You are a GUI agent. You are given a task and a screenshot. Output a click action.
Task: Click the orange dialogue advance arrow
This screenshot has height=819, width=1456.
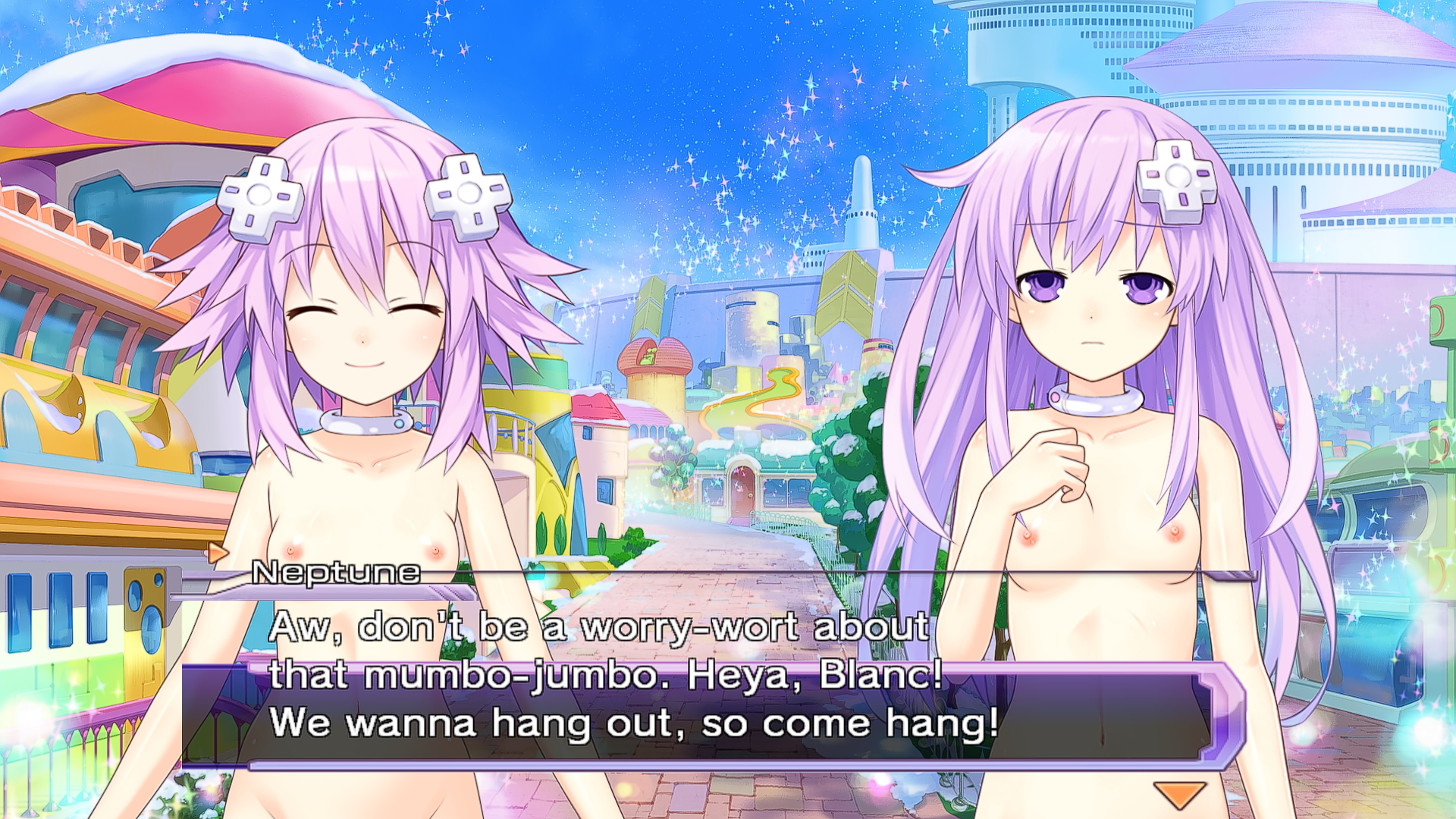[x=1179, y=794]
